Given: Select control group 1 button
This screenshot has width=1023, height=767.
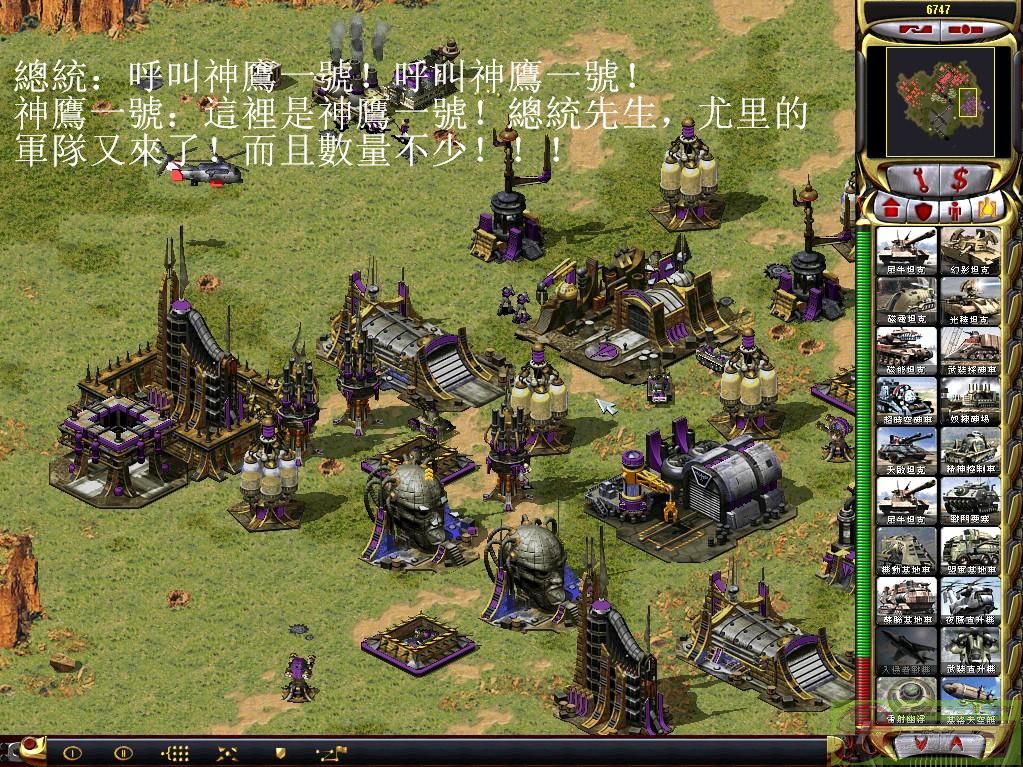Looking at the screenshot, I should point(72,752).
